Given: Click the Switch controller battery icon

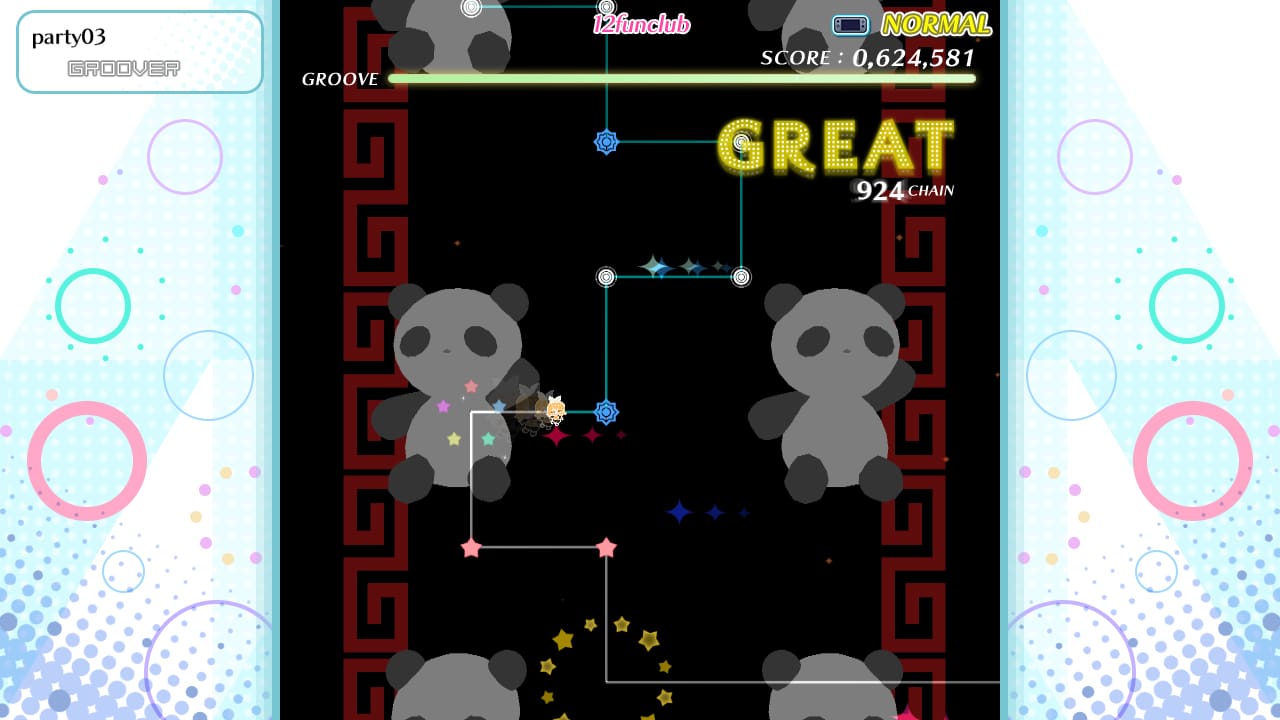Looking at the screenshot, I should pyautogui.click(x=849, y=24).
